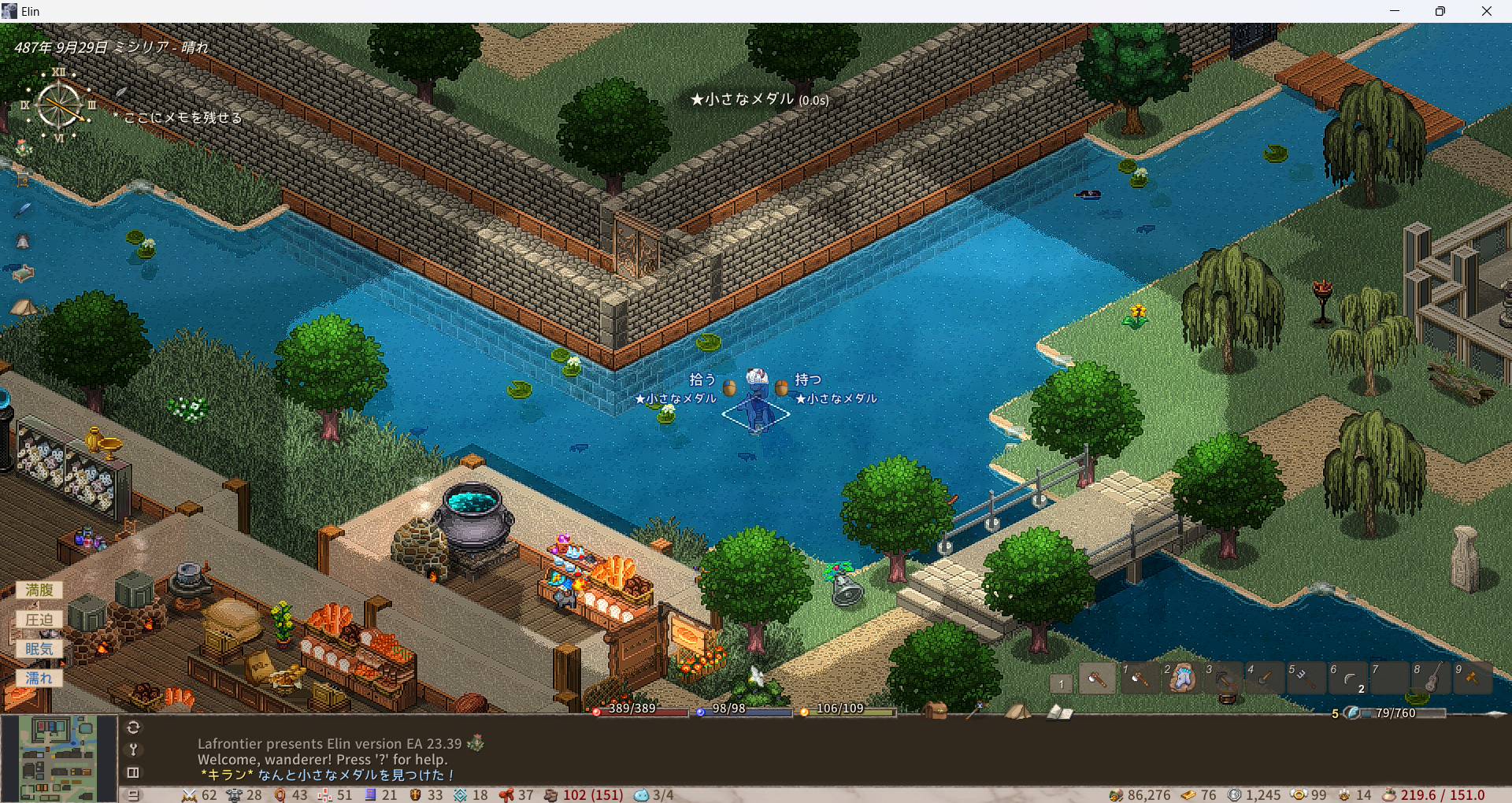Choose the guitar in hotbar slot 8

(1432, 678)
